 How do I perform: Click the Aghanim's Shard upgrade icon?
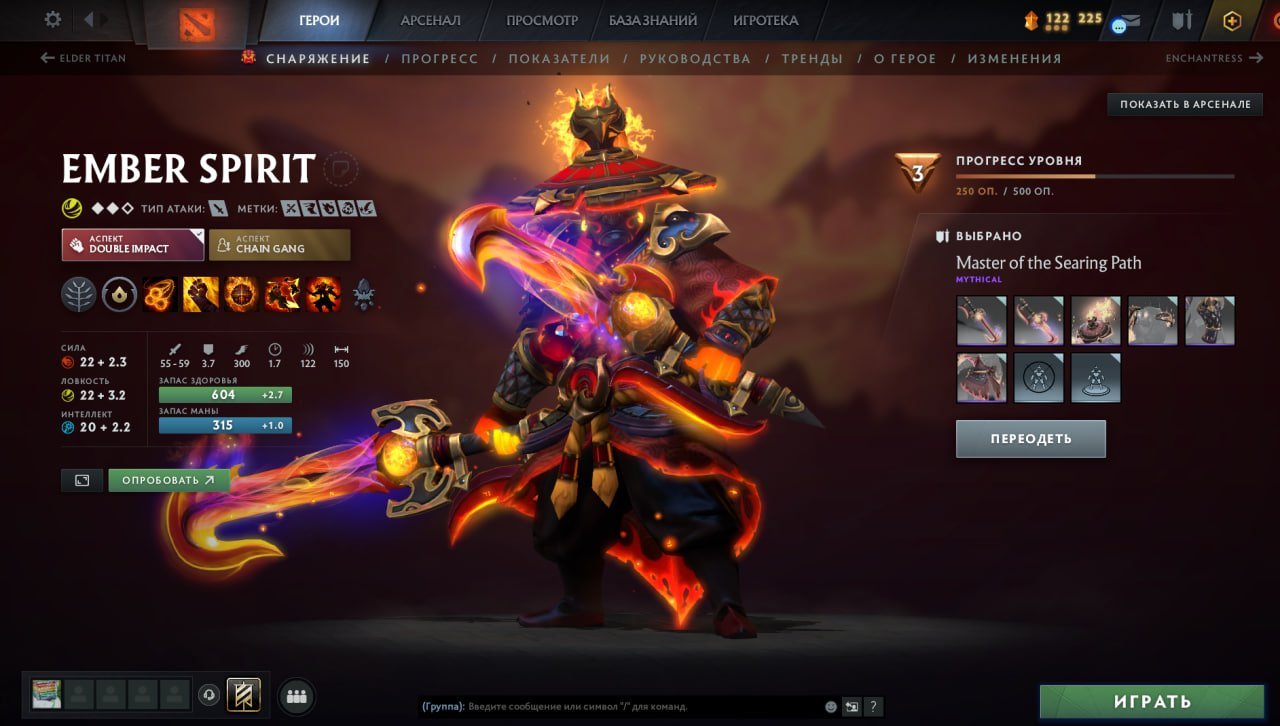[363, 296]
